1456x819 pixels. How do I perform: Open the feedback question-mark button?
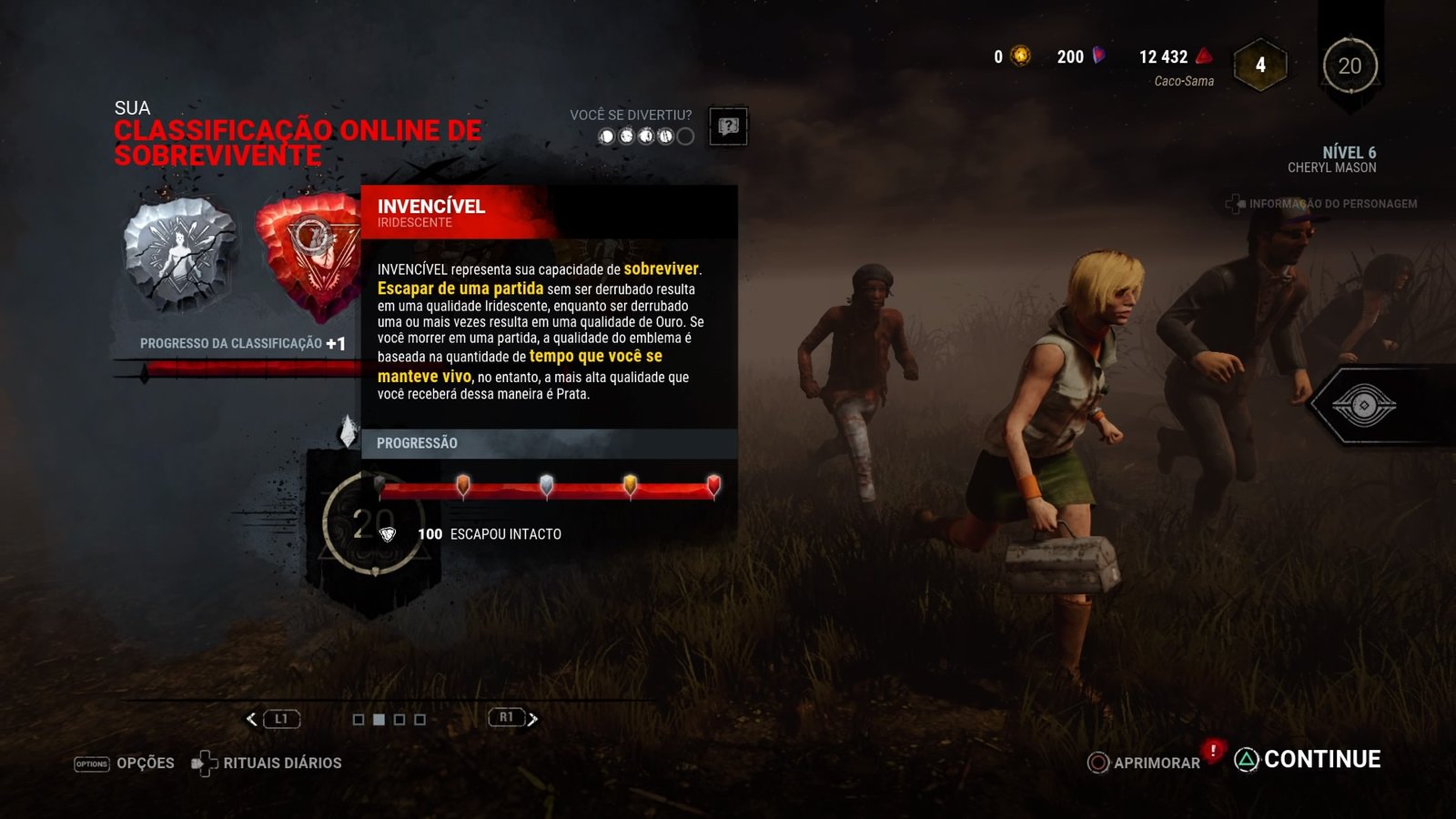click(728, 126)
